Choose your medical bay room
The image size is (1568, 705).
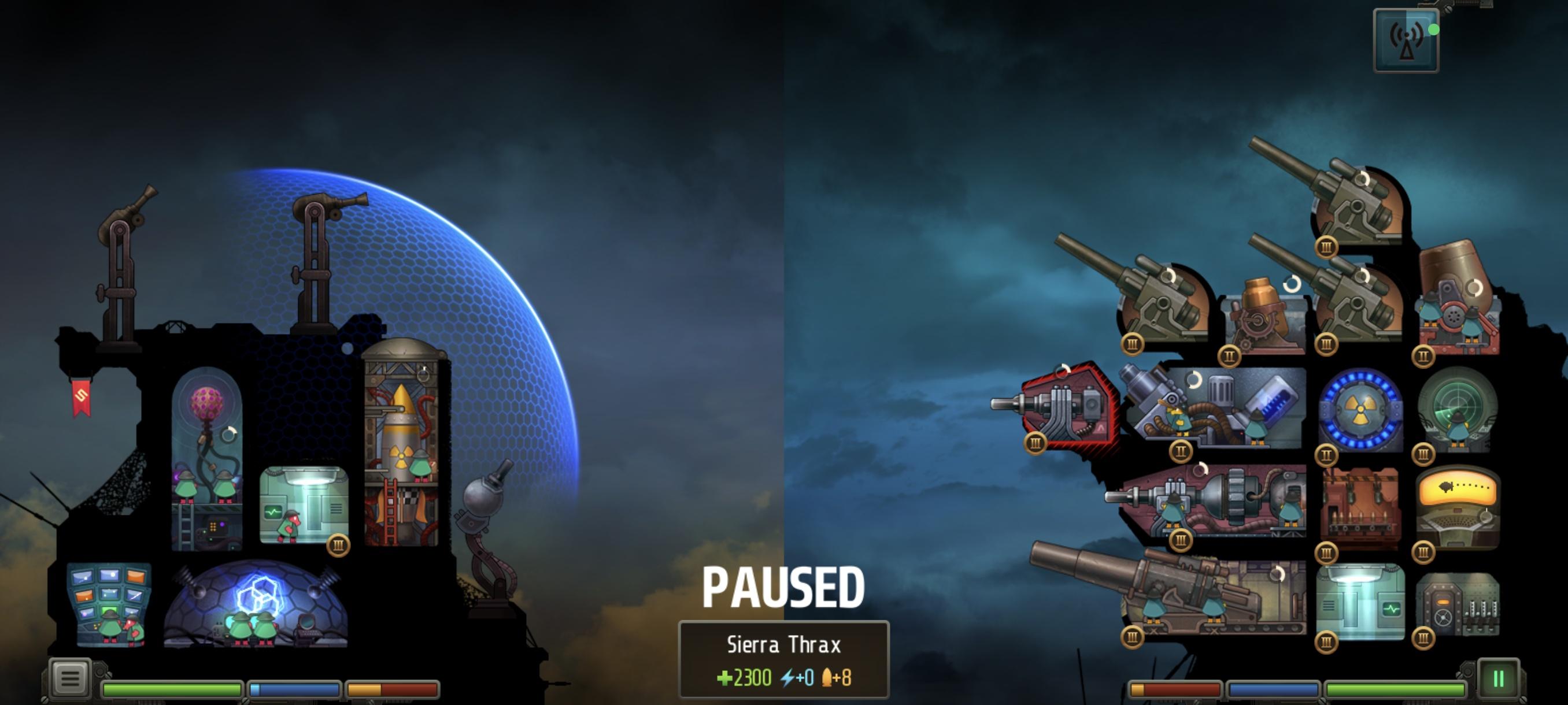(303, 505)
